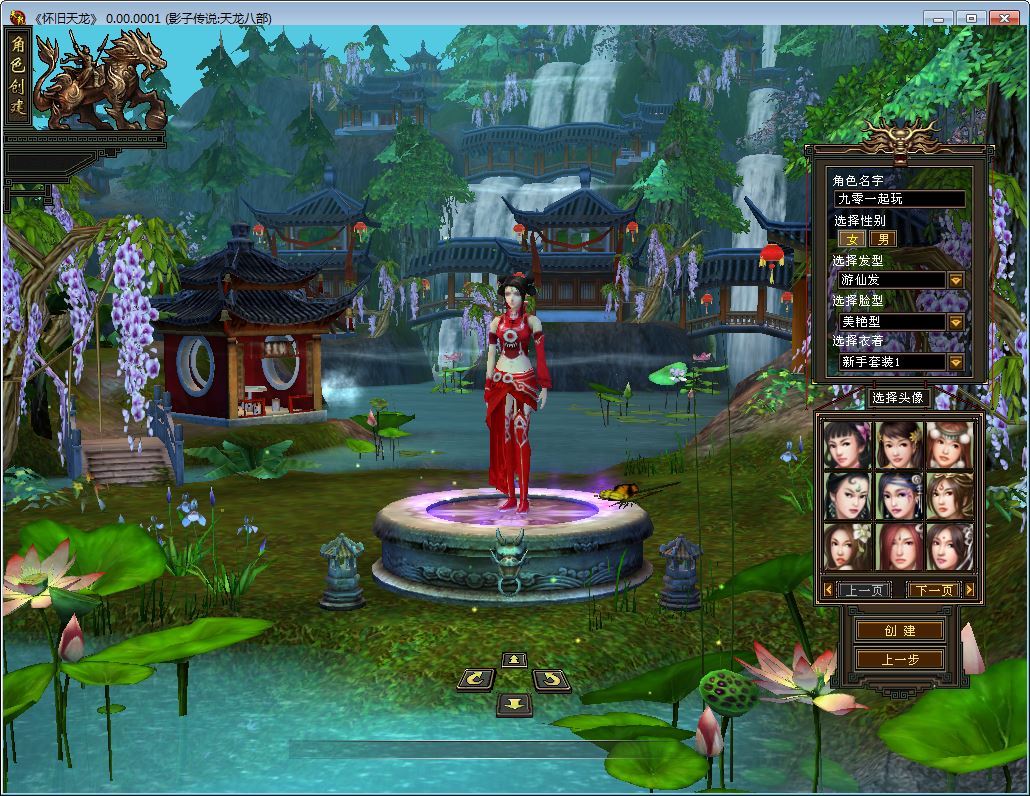This screenshot has height=796, width=1030.
Task: Select the female (女) gender button
Action: (852, 239)
